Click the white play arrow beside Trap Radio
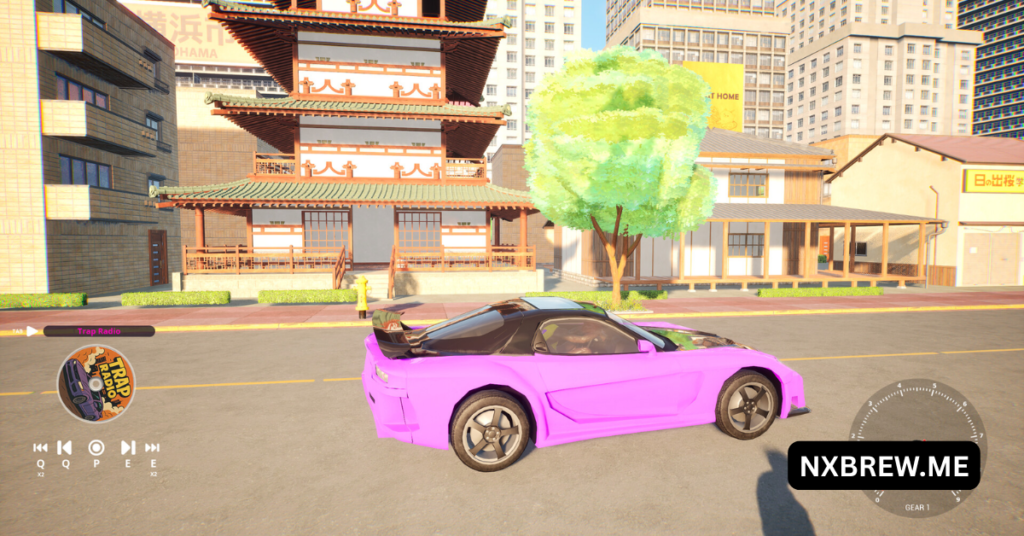 point(32,331)
